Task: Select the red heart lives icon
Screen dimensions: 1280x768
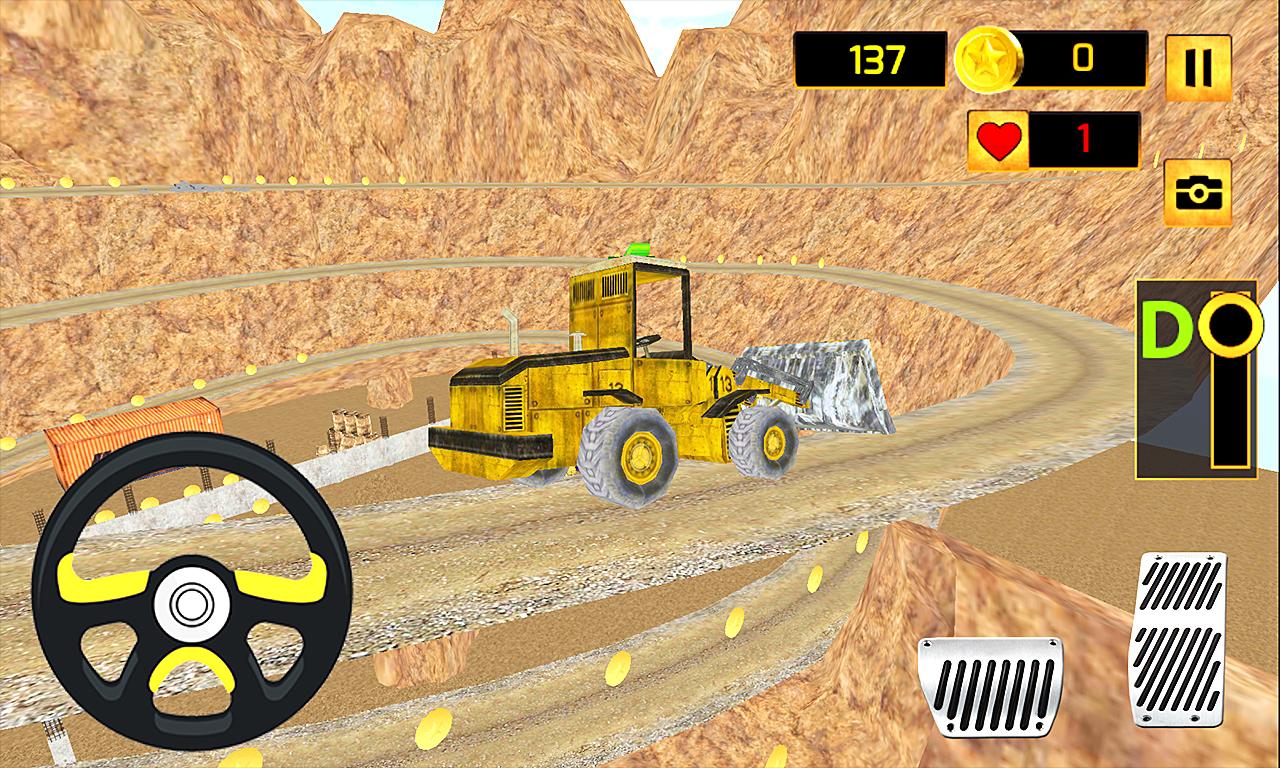Action: click(x=998, y=140)
